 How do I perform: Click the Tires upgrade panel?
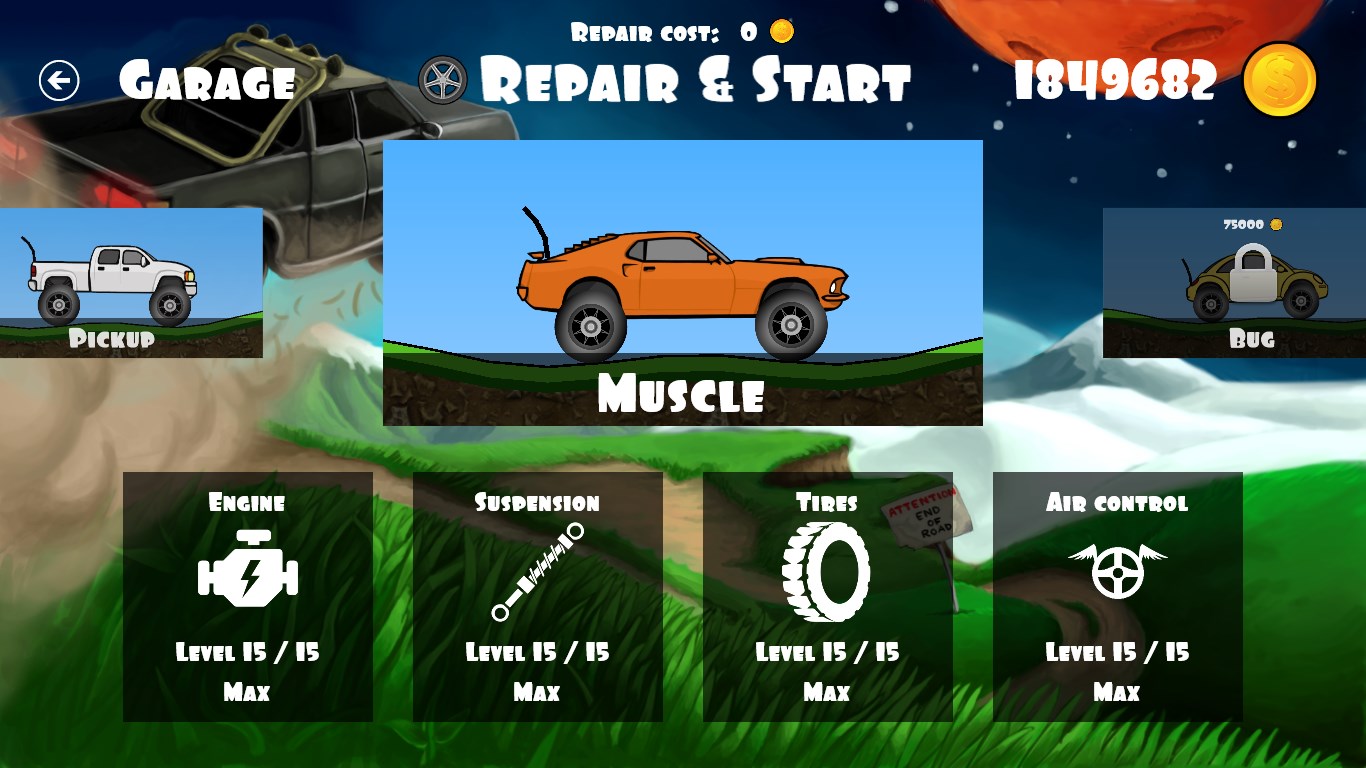tap(827, 597)
